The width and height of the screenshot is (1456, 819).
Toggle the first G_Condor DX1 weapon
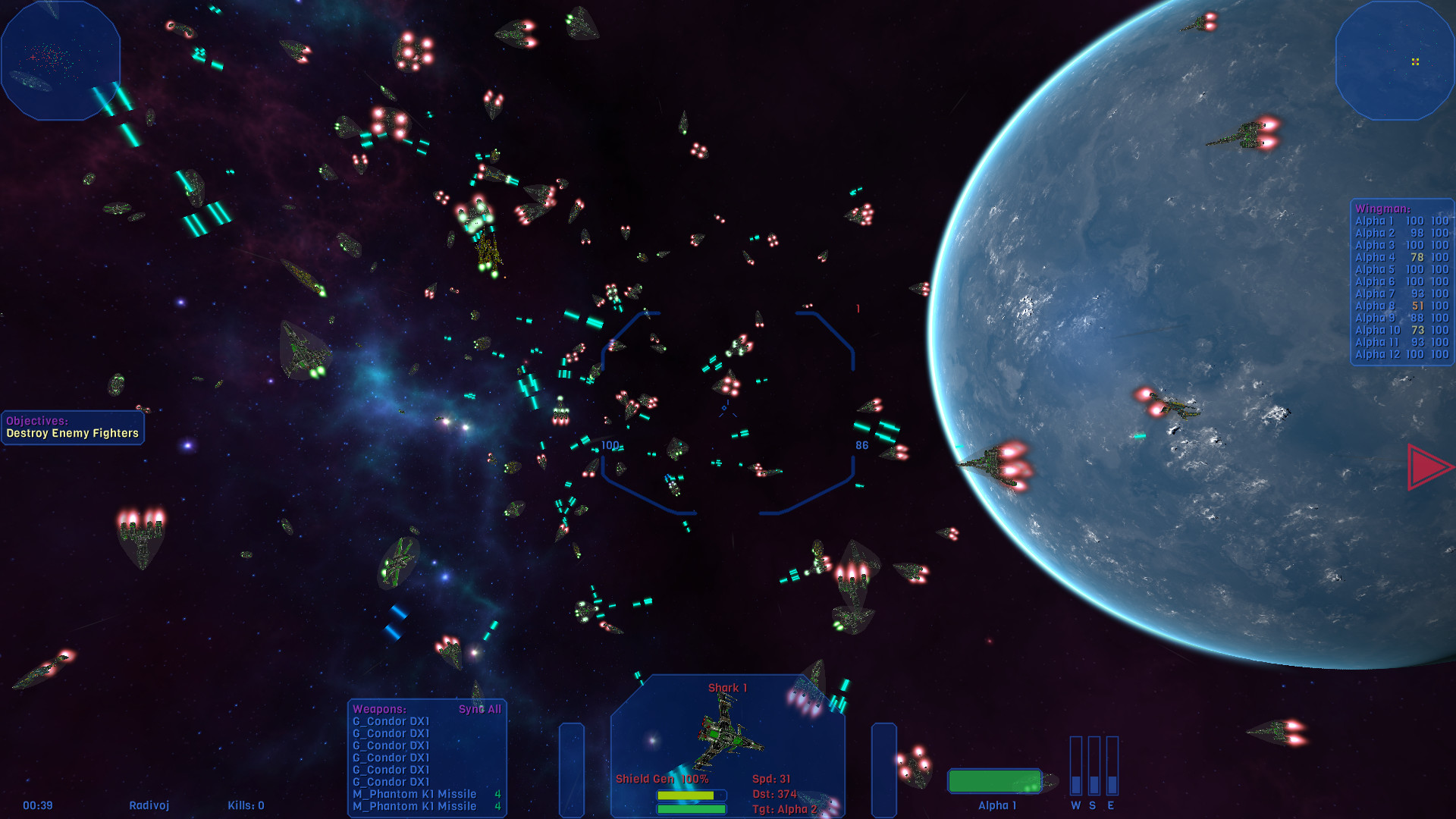[393, 721]
